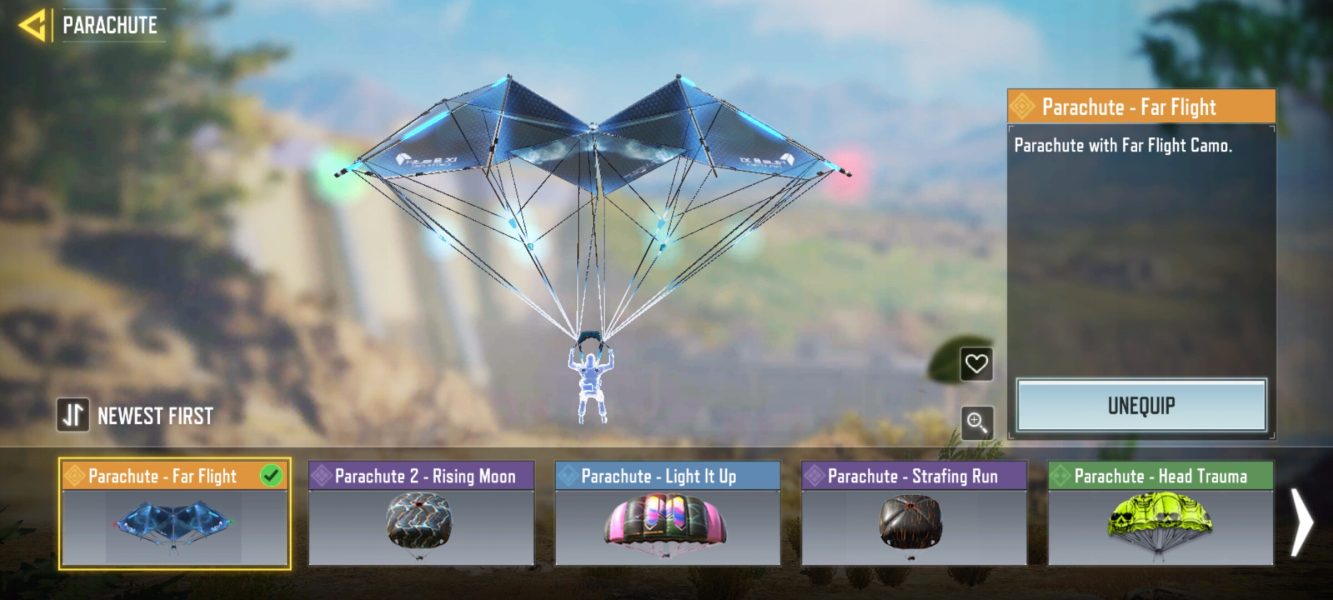Go back using the yellow arrow
This screenshot has height=600, width=1333.
click(32, 25)
